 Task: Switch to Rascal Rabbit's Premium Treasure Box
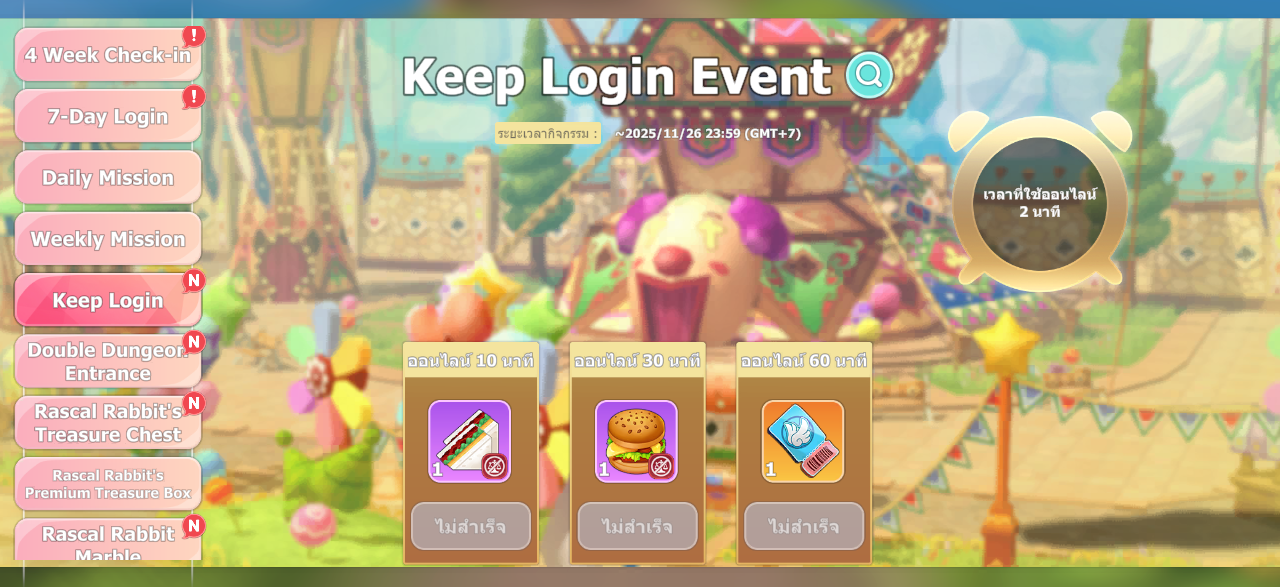108,484
